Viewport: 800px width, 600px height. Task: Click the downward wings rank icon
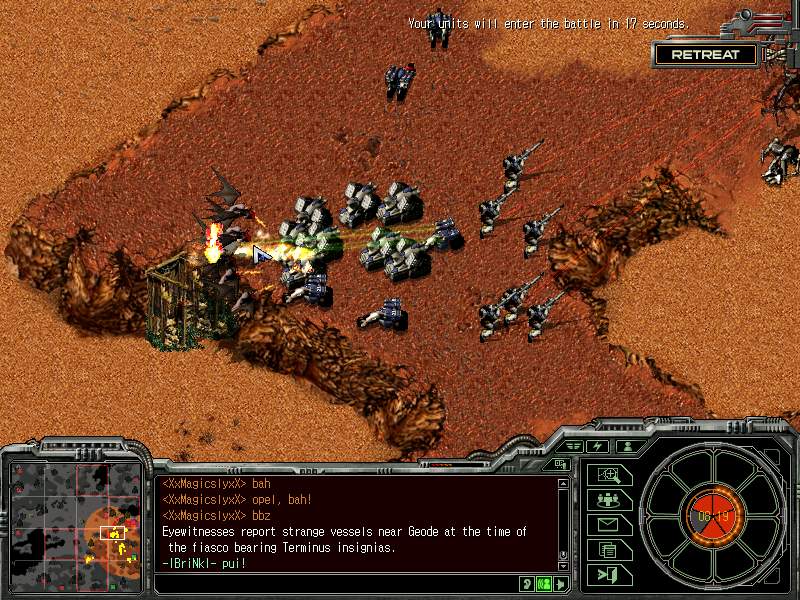[x=574, y=446]
